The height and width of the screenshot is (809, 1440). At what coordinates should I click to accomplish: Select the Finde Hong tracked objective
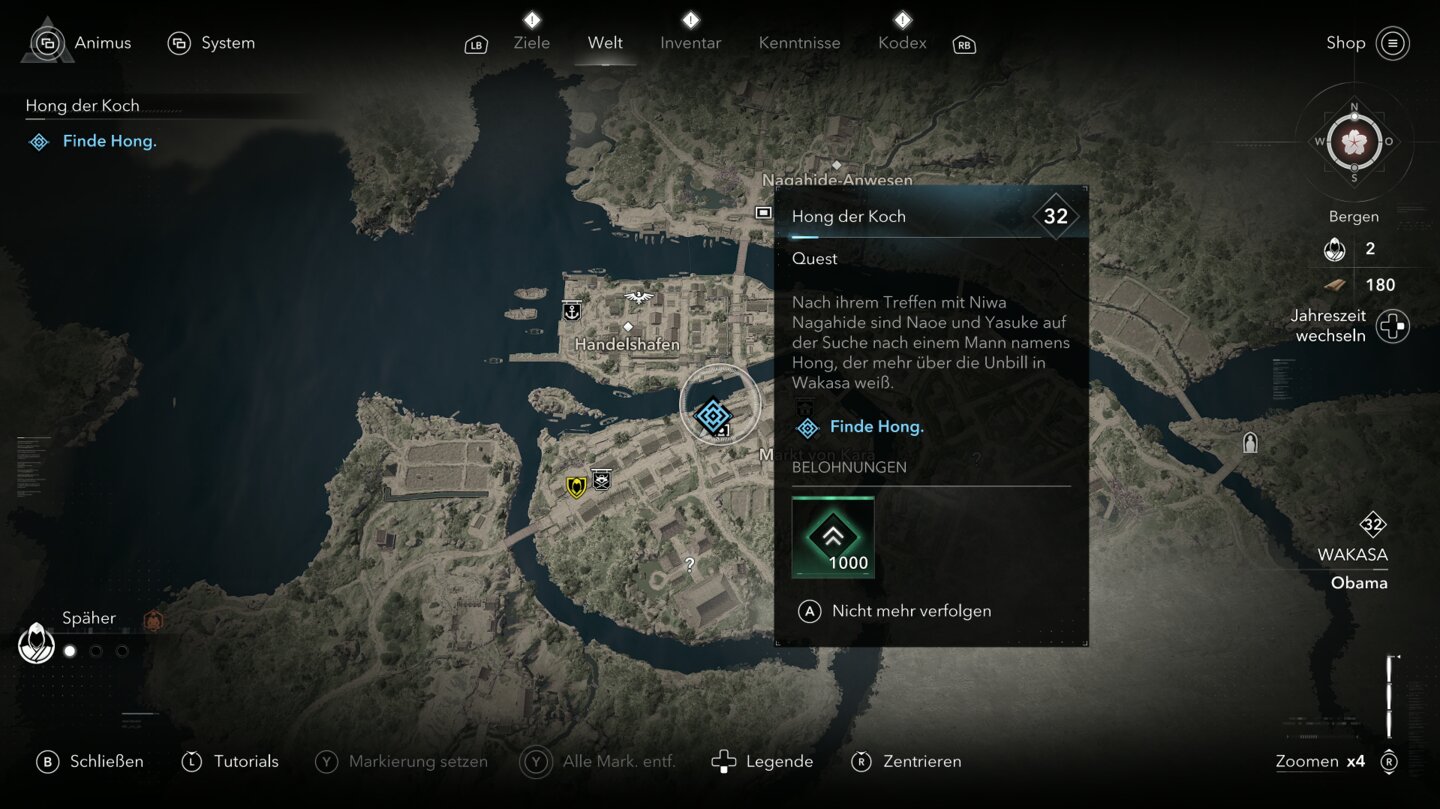pyautogui.click(x=109, y=141)
